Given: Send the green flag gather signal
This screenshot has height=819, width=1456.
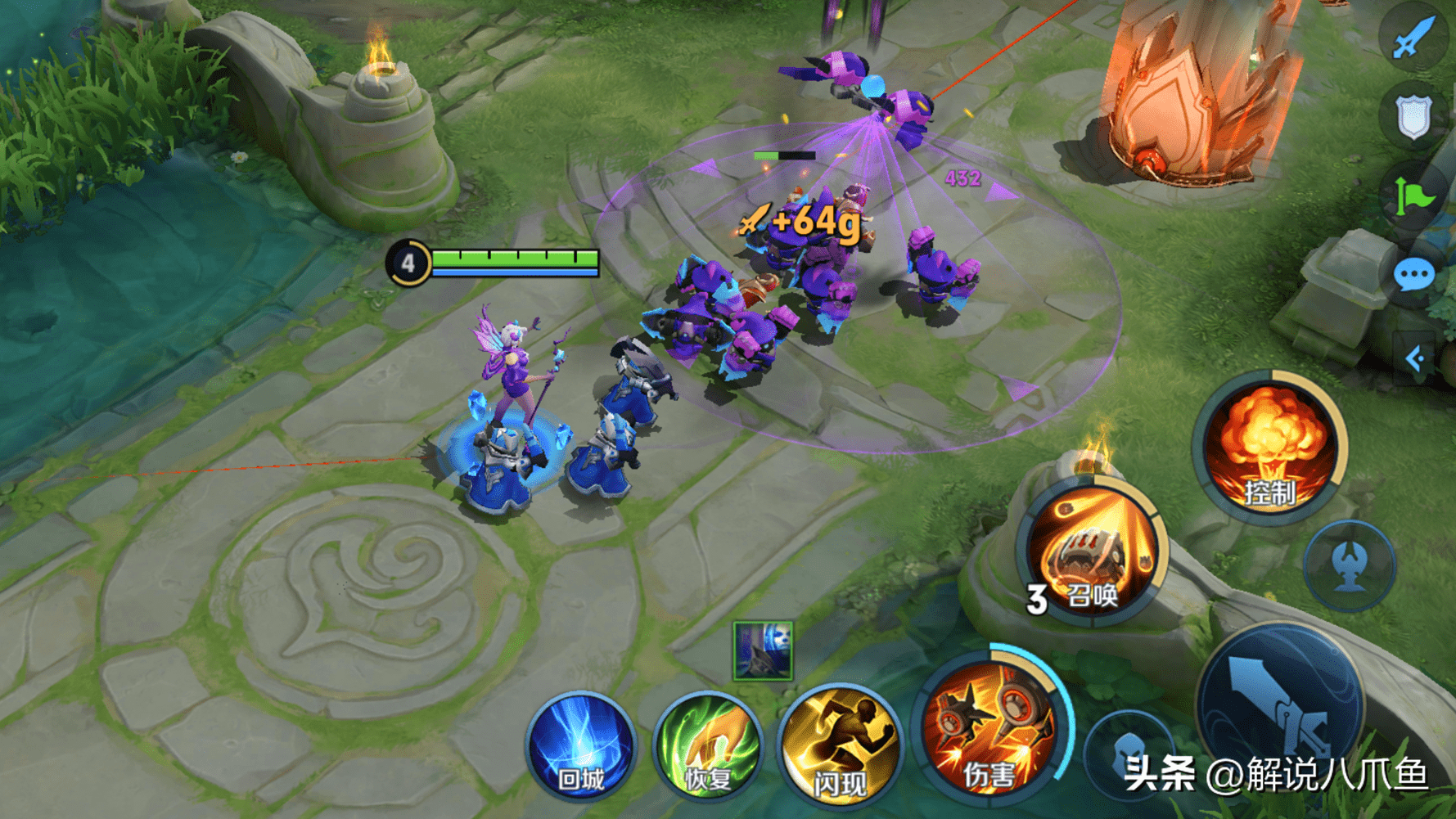Looking at the screenshot, I should click(1413, 197).
